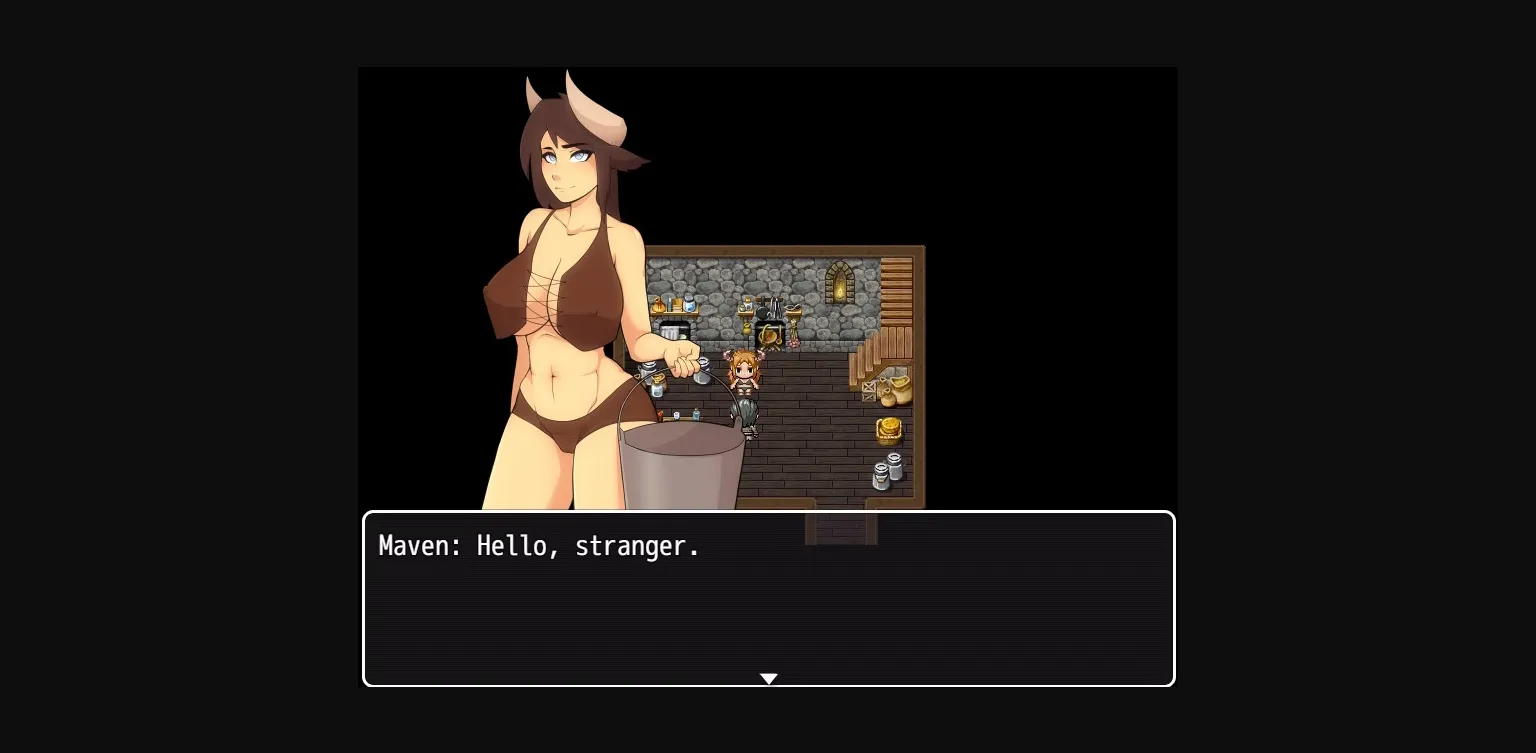Select the pair of milk cans near the wall

click(x=886, y=469)
